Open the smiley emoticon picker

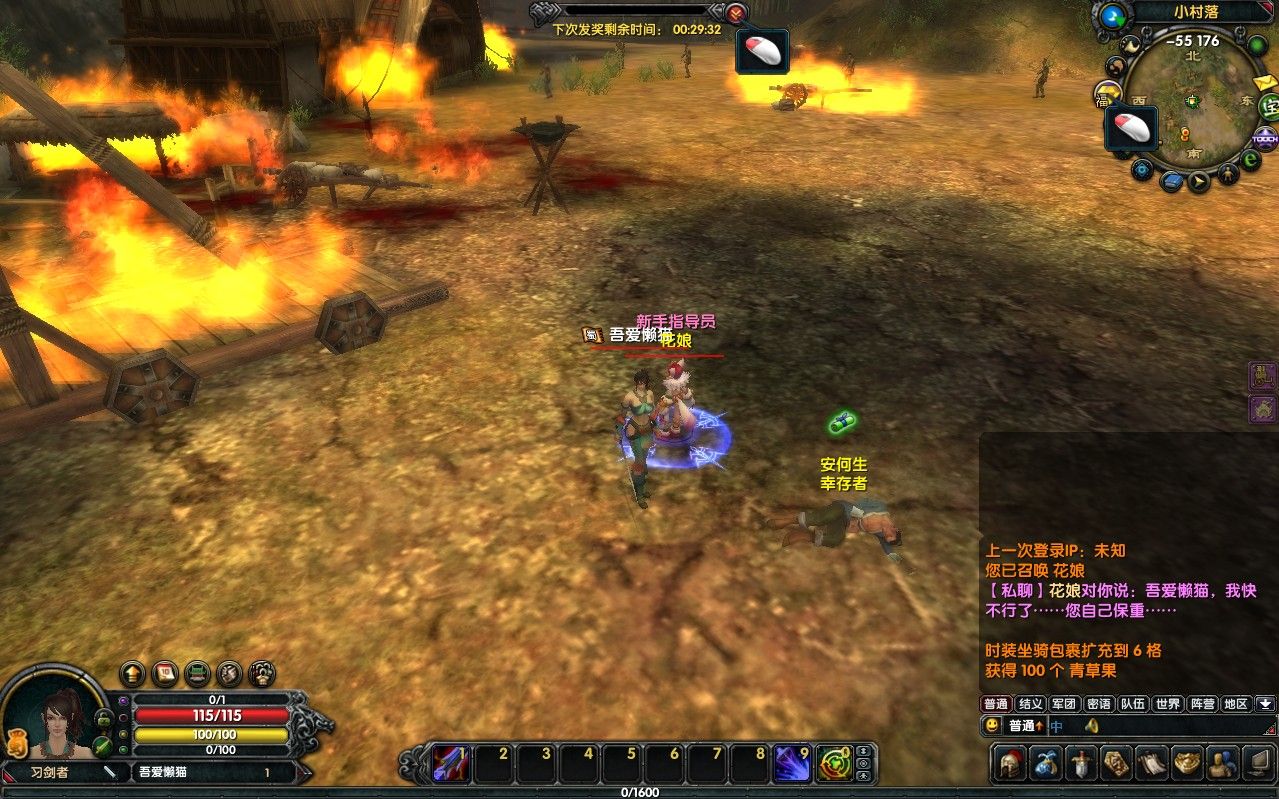pos(991,725)
